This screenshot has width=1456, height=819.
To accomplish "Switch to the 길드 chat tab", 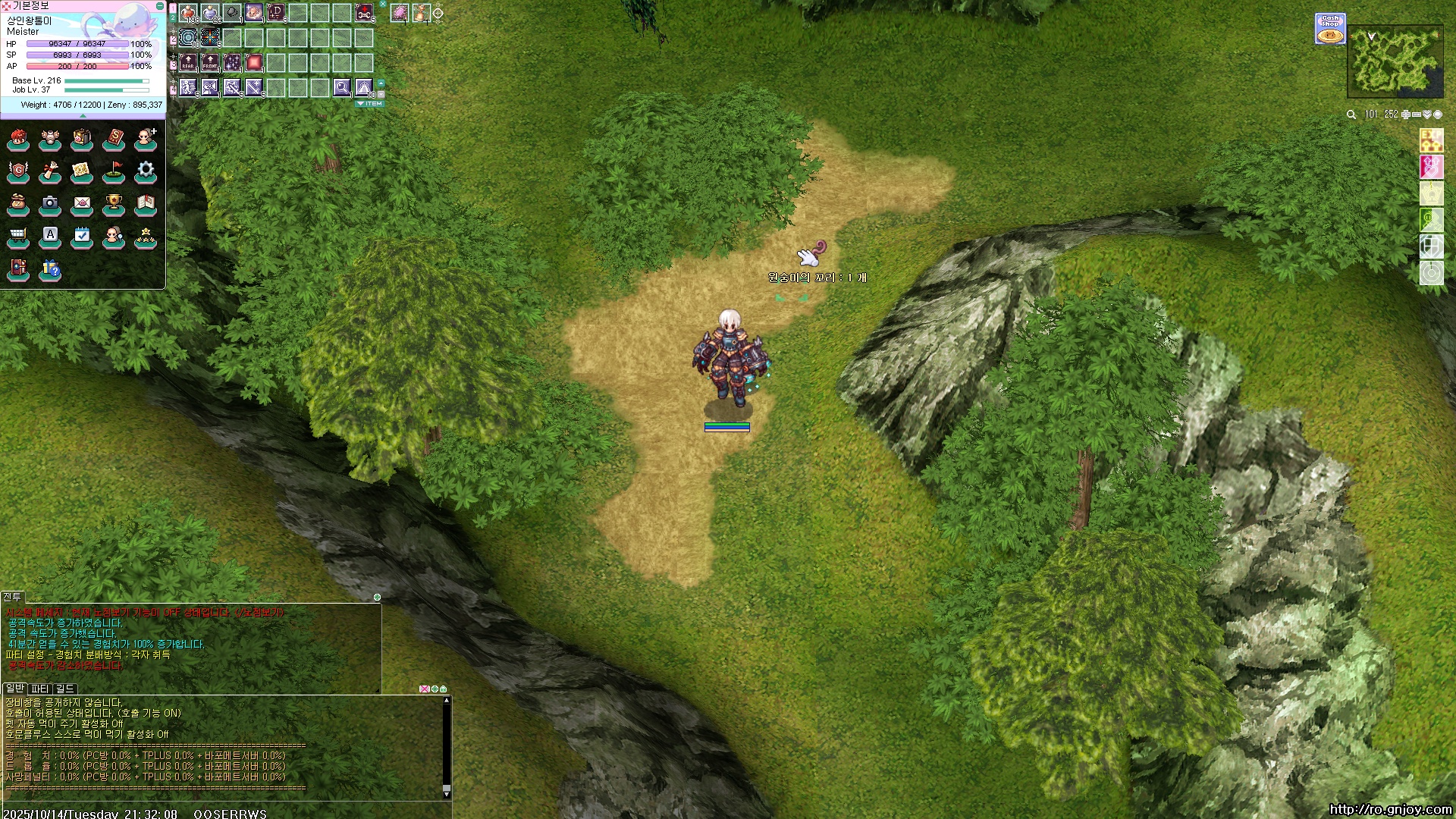I will click(65, 689).
